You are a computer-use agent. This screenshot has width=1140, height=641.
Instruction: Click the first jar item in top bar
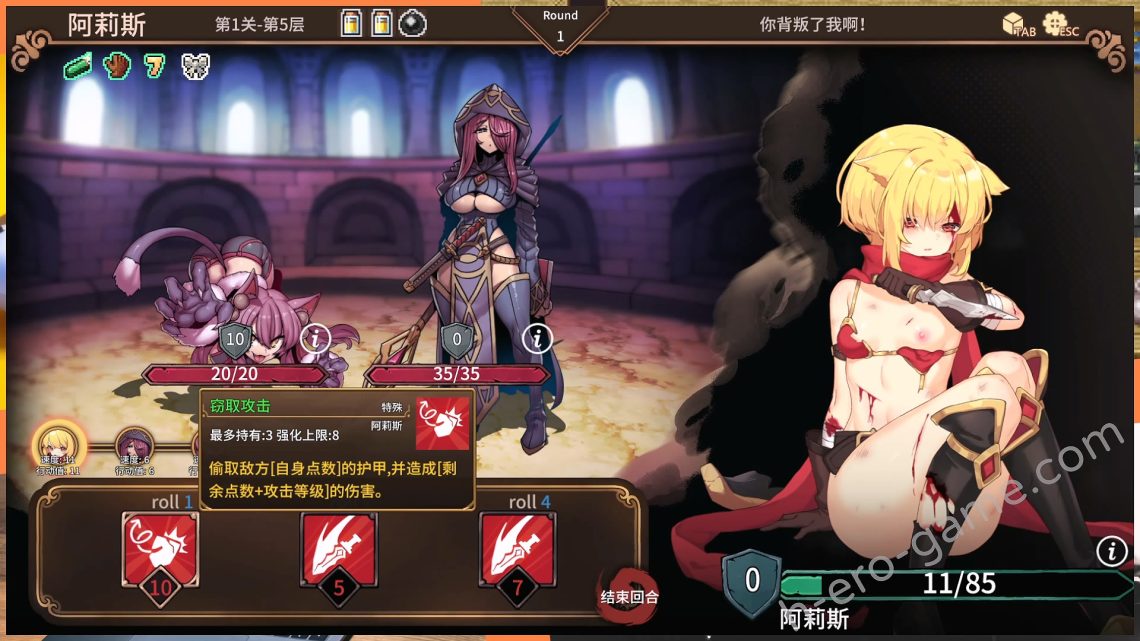click(x=351, y=23)
